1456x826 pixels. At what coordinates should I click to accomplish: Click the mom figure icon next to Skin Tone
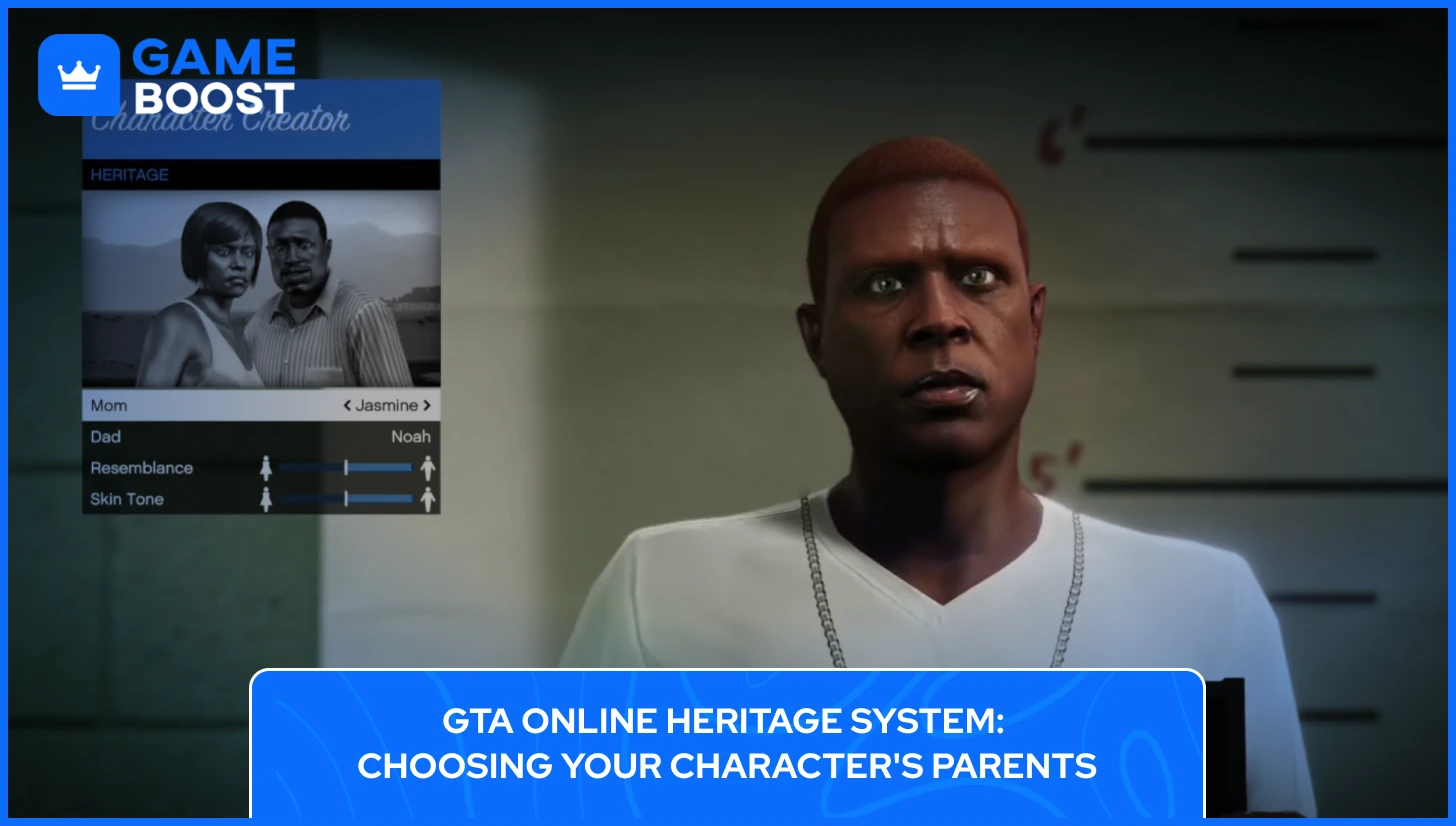point(267,498)
